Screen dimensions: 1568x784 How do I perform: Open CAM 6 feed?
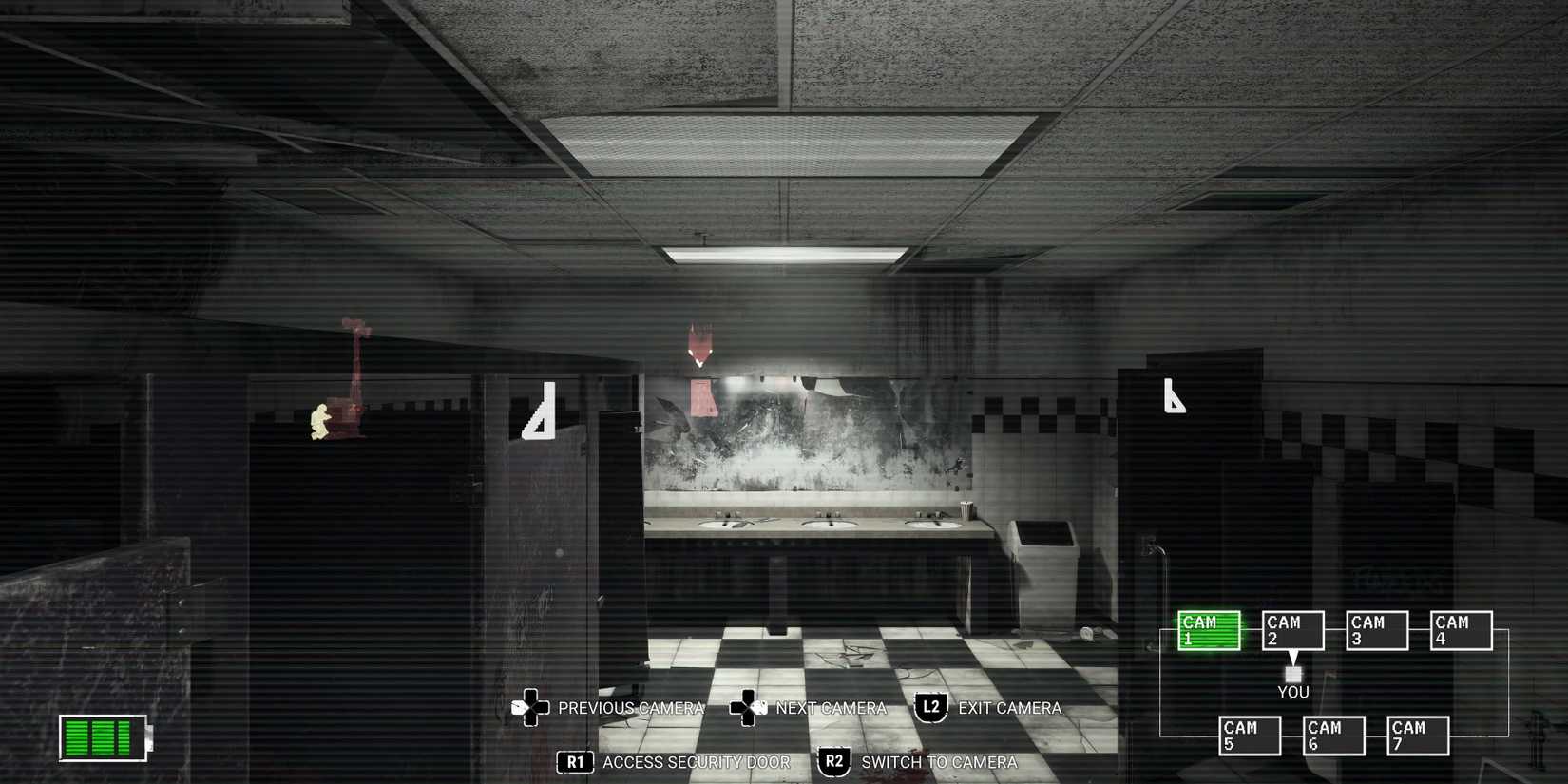1332,734
